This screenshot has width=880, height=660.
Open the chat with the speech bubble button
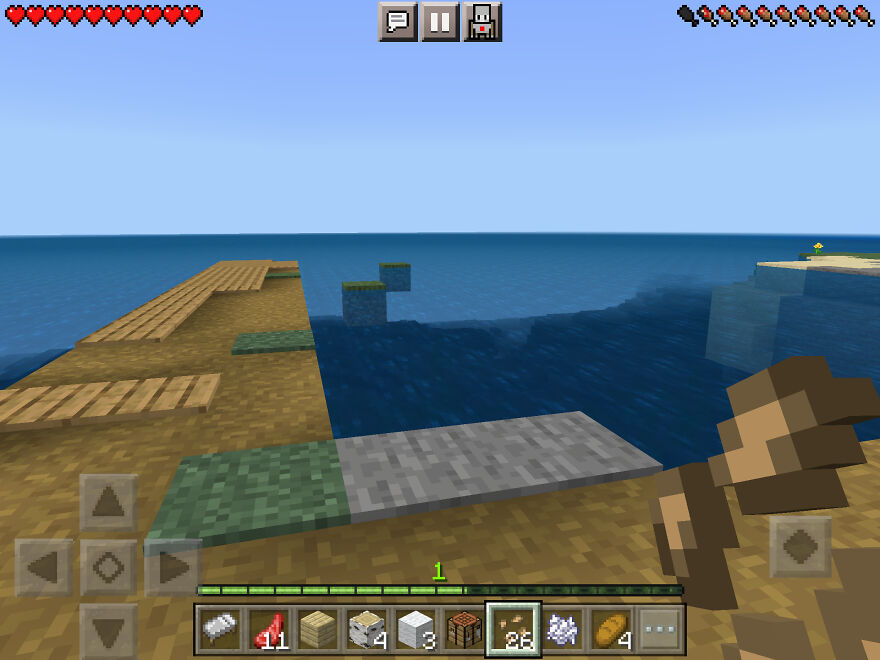[398, 21]
